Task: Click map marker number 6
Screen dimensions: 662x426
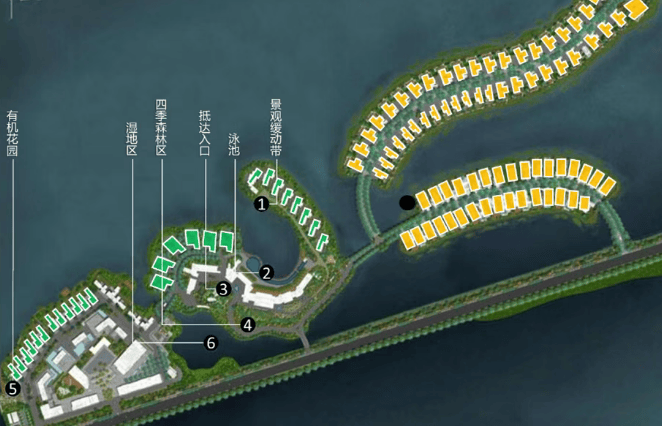Action: point(210,343)
